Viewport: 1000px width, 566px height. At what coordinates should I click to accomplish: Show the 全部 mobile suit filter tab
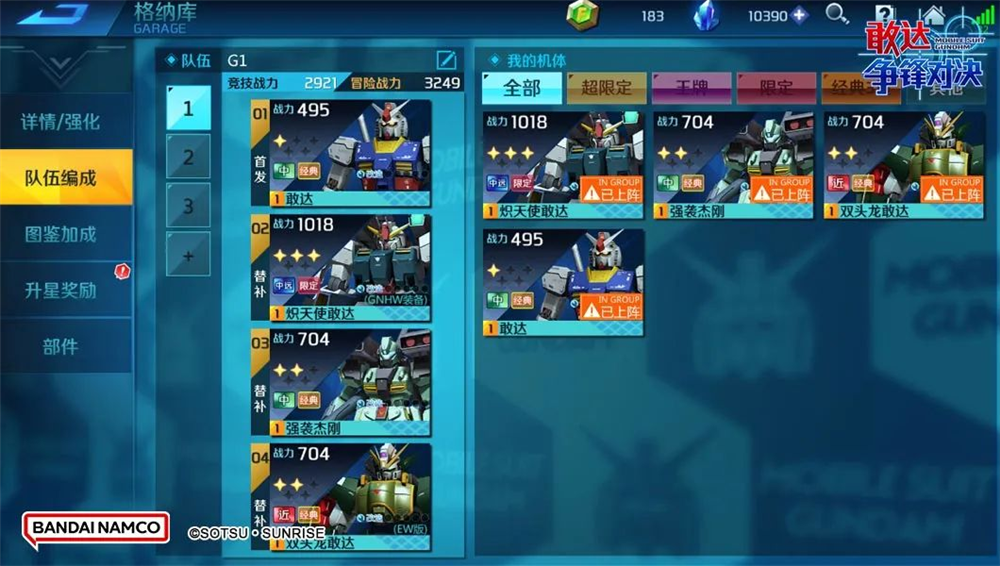(521, 88)
